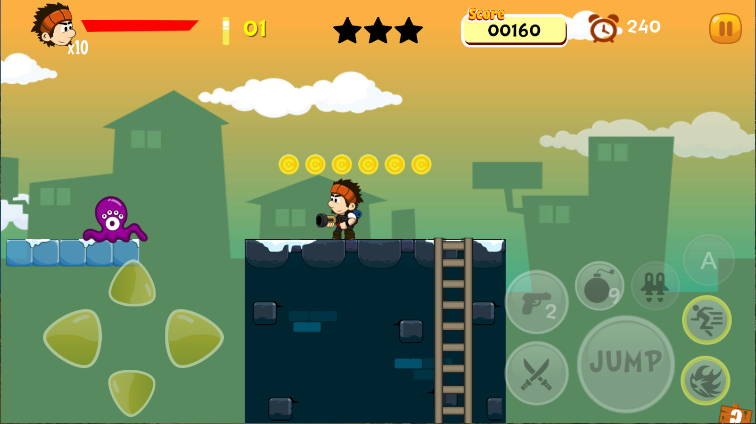Tap the A action button
Viewport: 756px width, 424px height.
coord(708,261)
